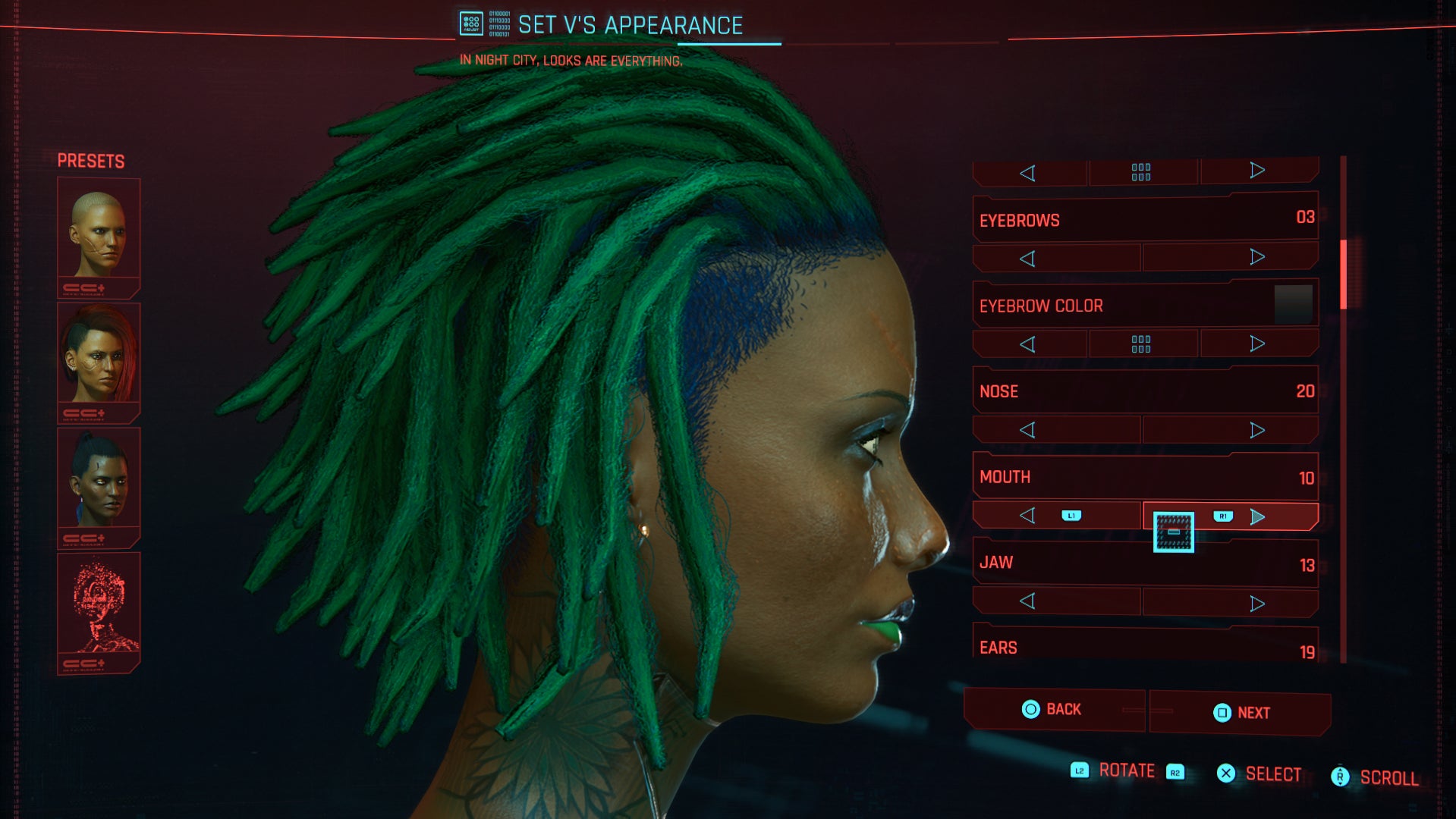Screen dimensions: 1456x819
Task: Select the glitched fourth preset thumbnail
Action: (99, 603)
